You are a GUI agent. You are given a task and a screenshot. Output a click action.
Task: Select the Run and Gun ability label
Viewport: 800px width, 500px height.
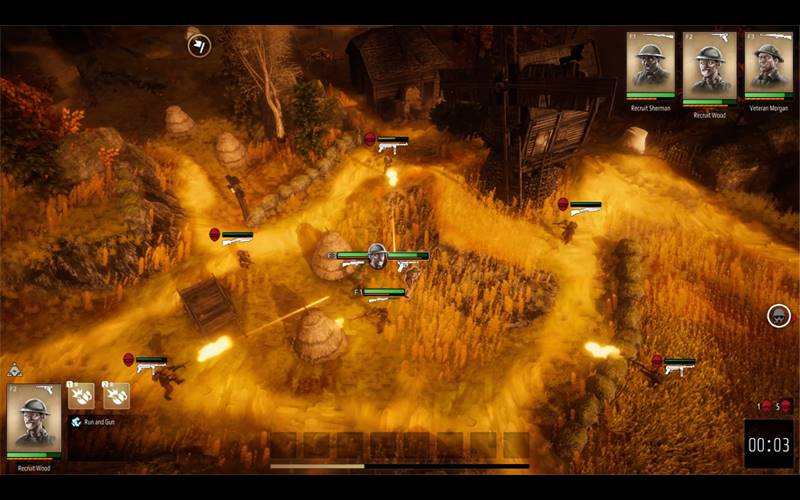[x=99, y=422]
